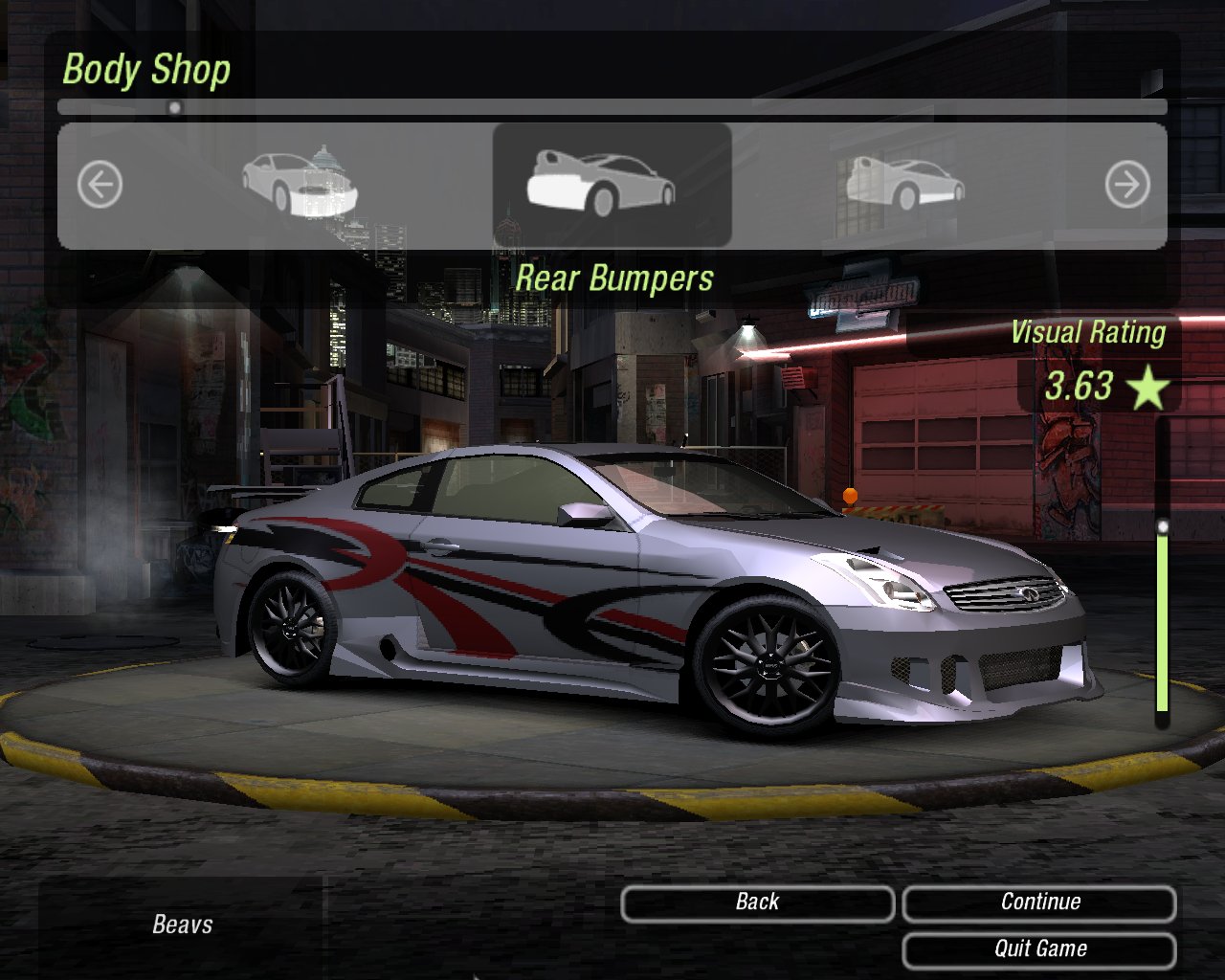This screenshot has width=1225, height=980.
Task: Select the front bumper car icon
Action: [300, 185]
